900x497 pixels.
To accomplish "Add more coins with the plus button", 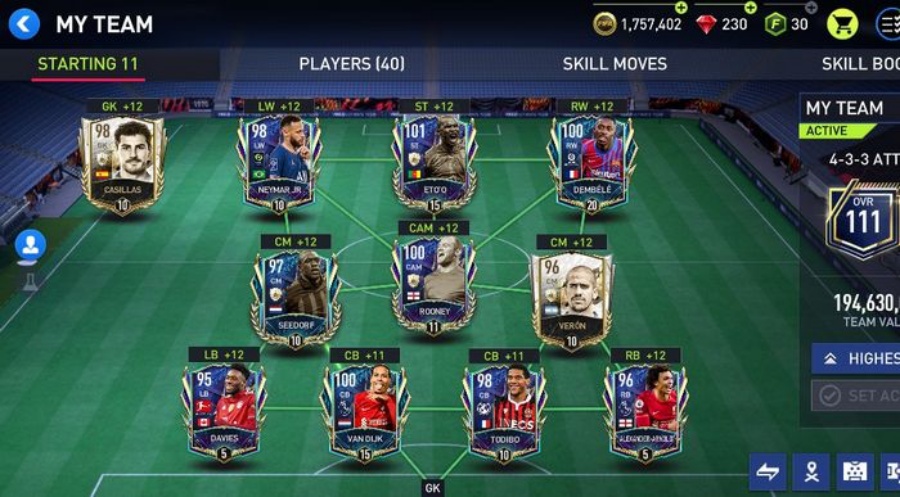I will pos(681,8).
